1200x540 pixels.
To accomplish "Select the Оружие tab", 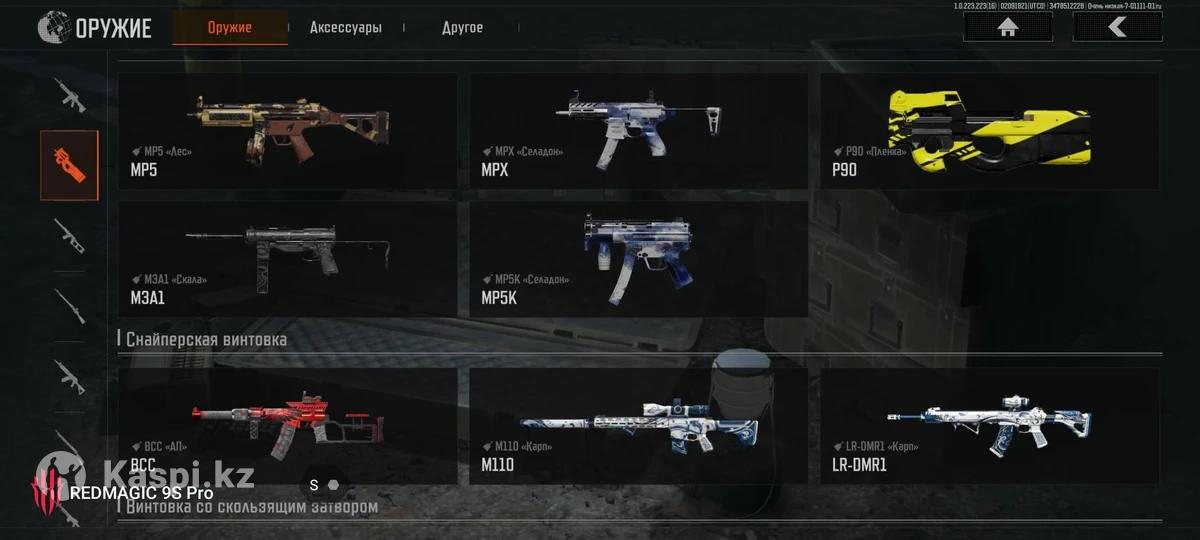I will pyautogui.click(x=230, y=28).
